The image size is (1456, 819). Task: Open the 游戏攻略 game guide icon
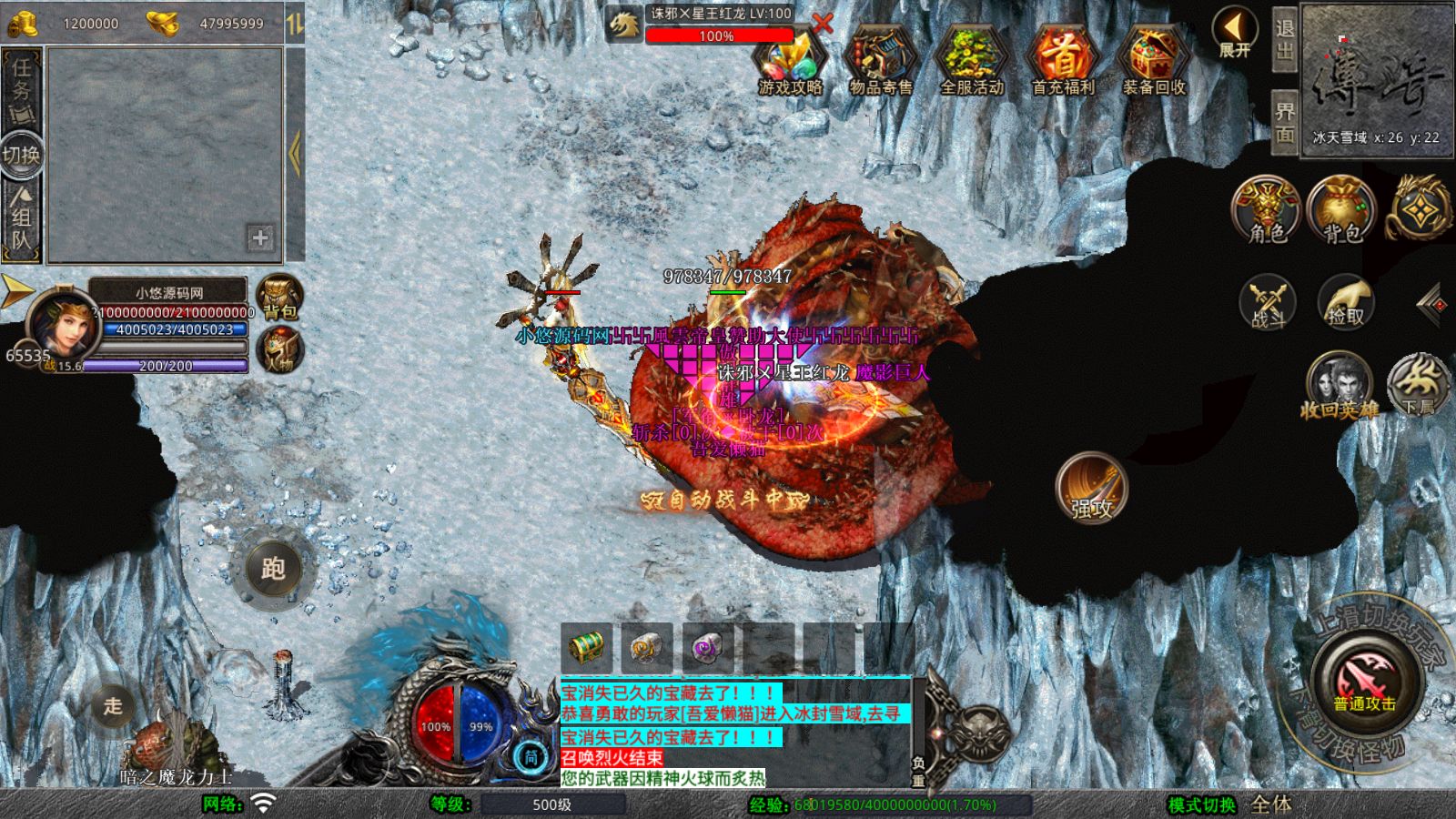790,60
